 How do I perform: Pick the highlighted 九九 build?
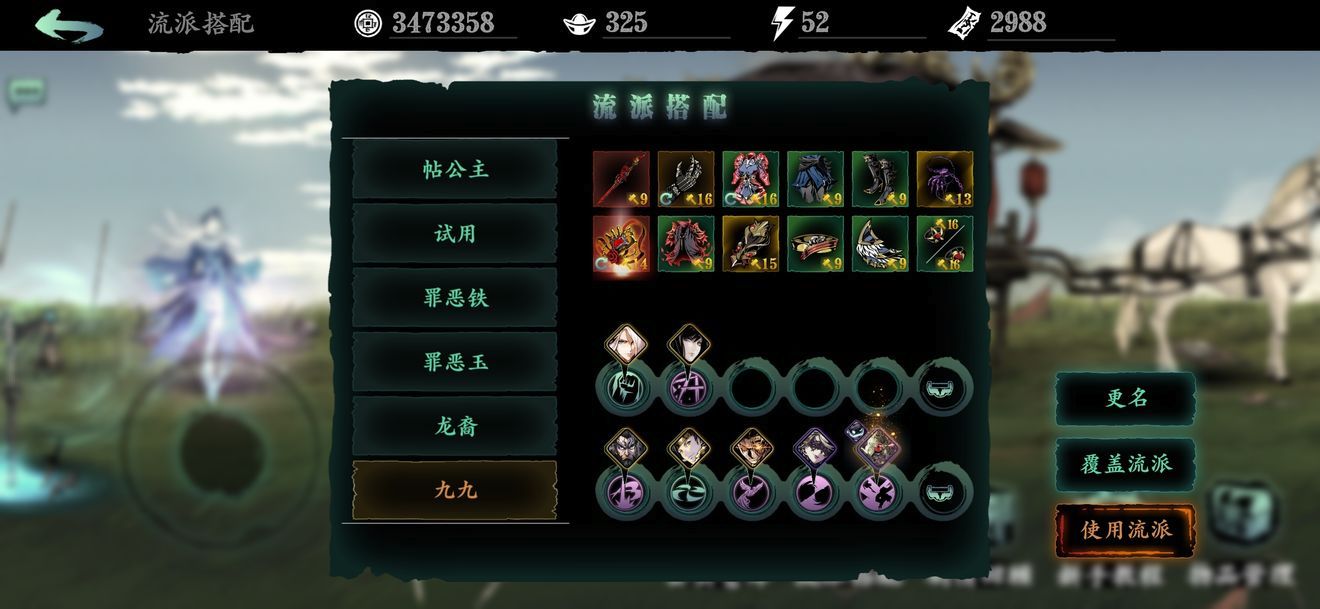455,490
